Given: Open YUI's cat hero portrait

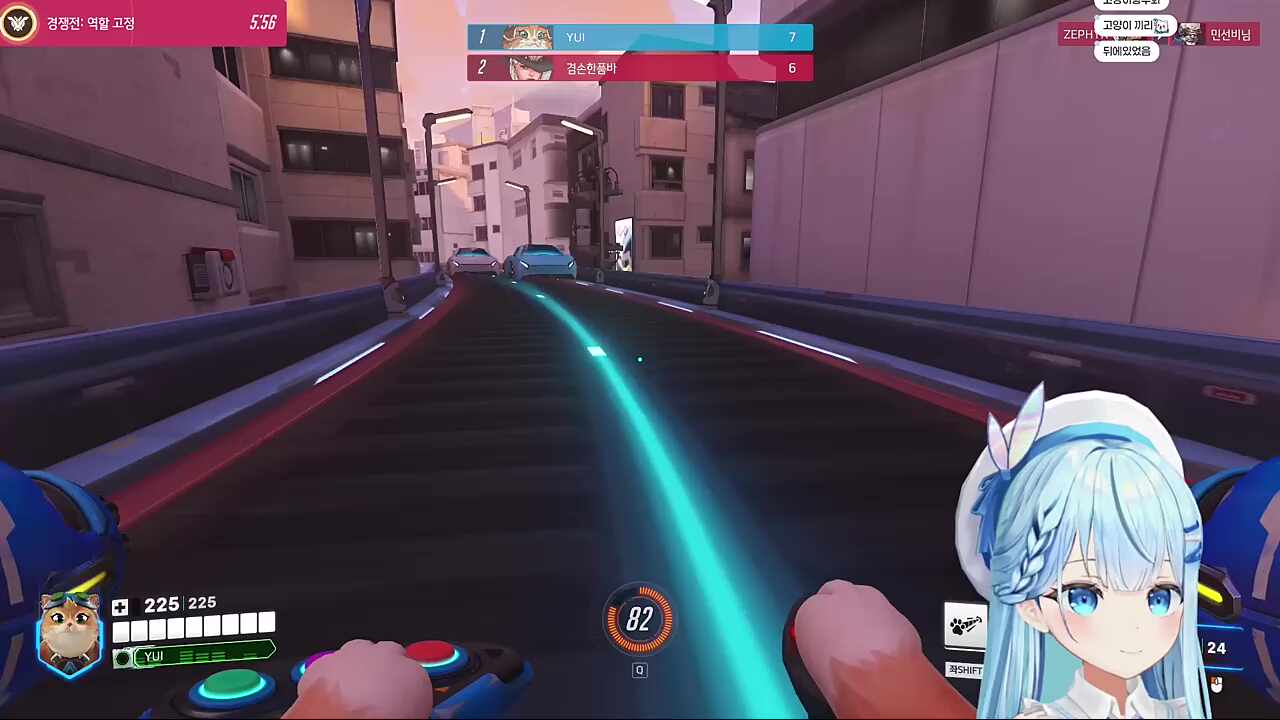Looking at the screenshot, I should (x=68, y=630).
